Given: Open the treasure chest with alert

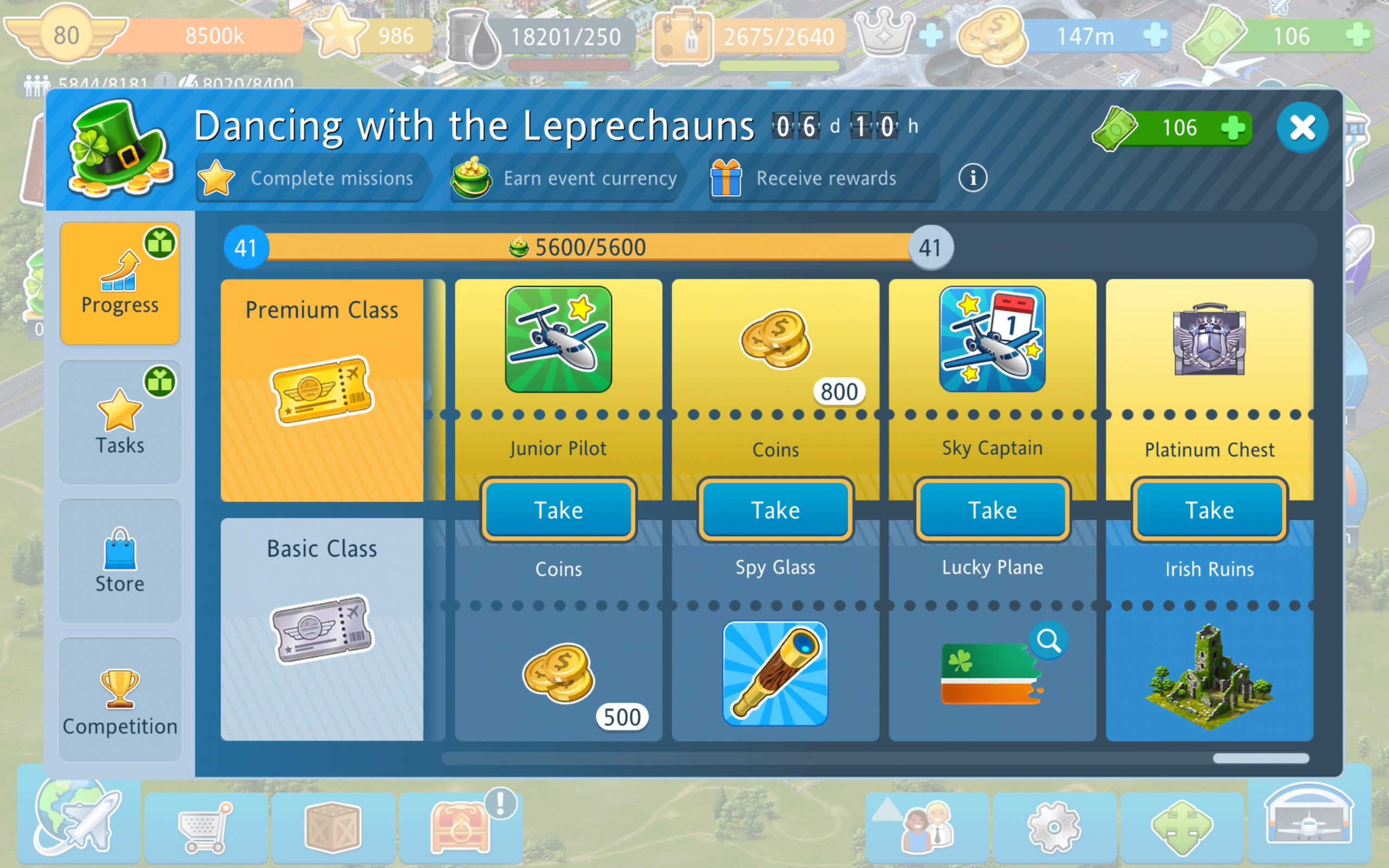Looking at the screenshot, I should (x=461, y=827).
